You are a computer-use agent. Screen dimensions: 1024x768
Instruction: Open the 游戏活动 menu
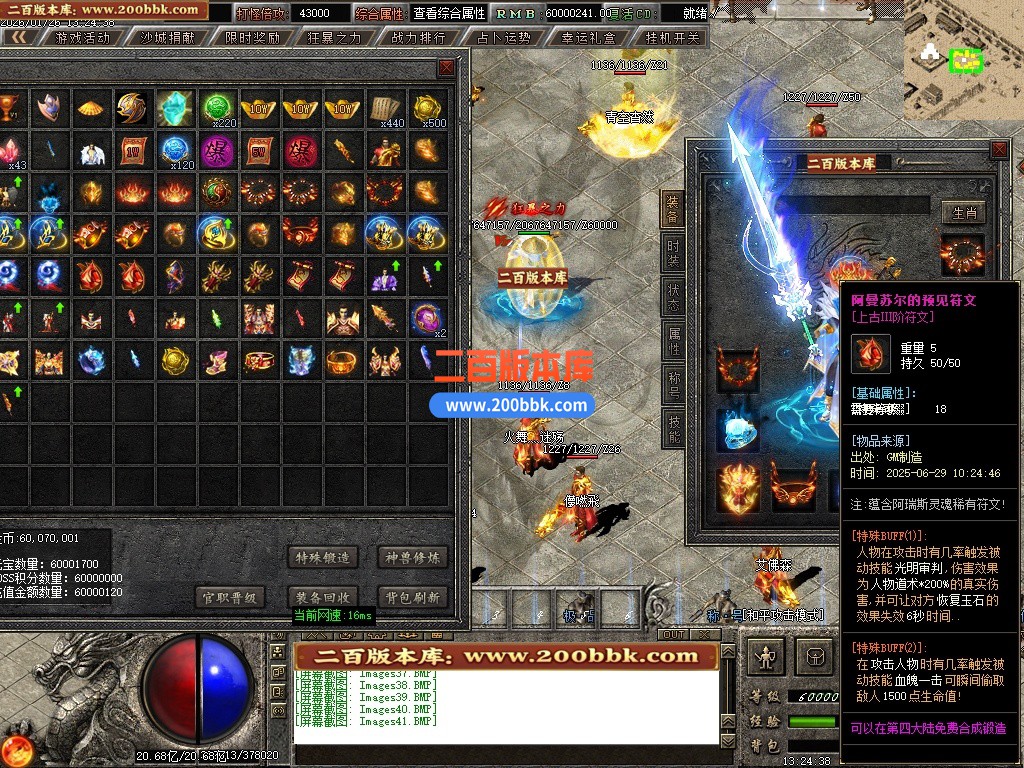(x=83, y=38)
